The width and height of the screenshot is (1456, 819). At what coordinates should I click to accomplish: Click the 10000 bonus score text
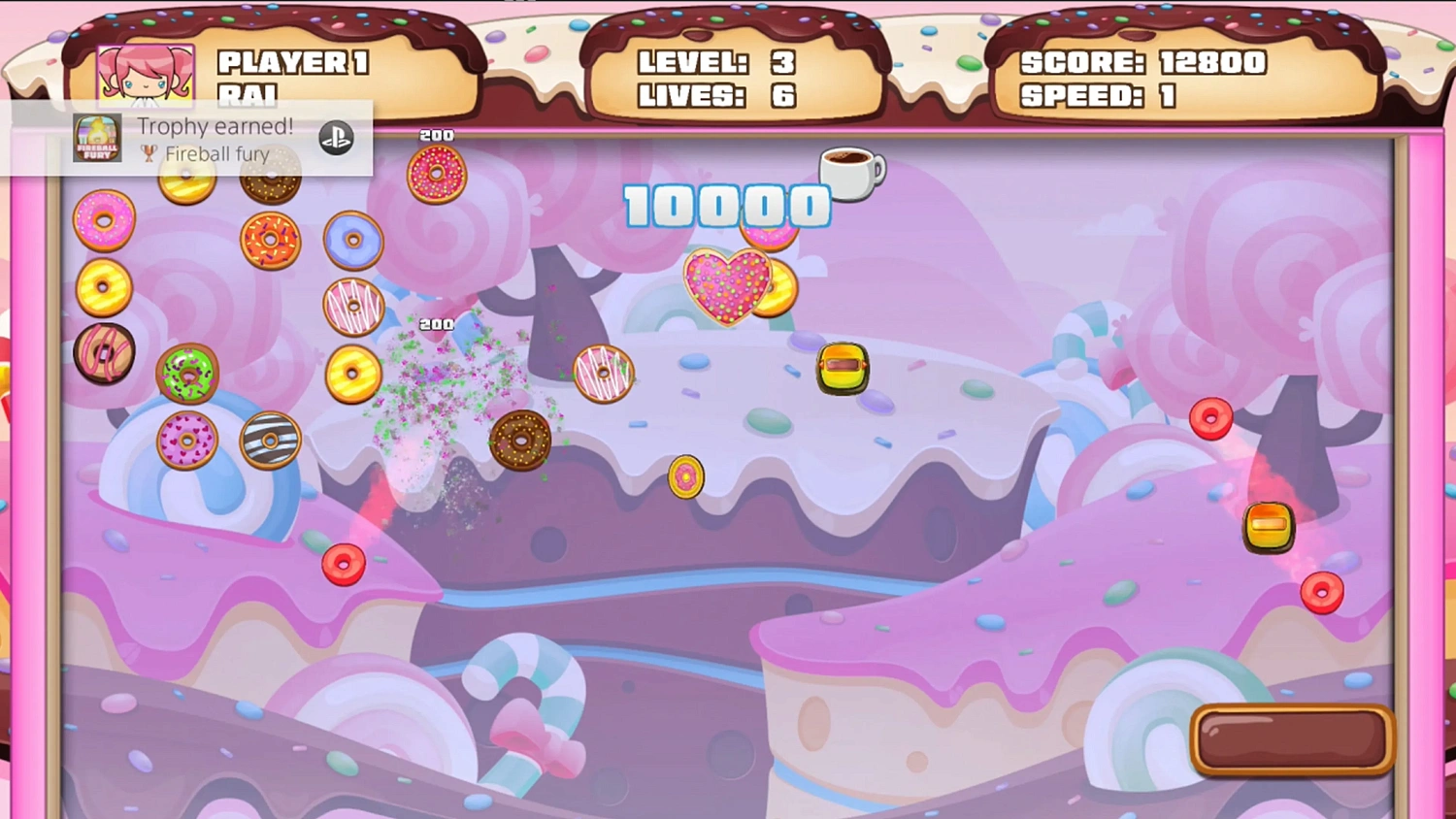[726, 205]
